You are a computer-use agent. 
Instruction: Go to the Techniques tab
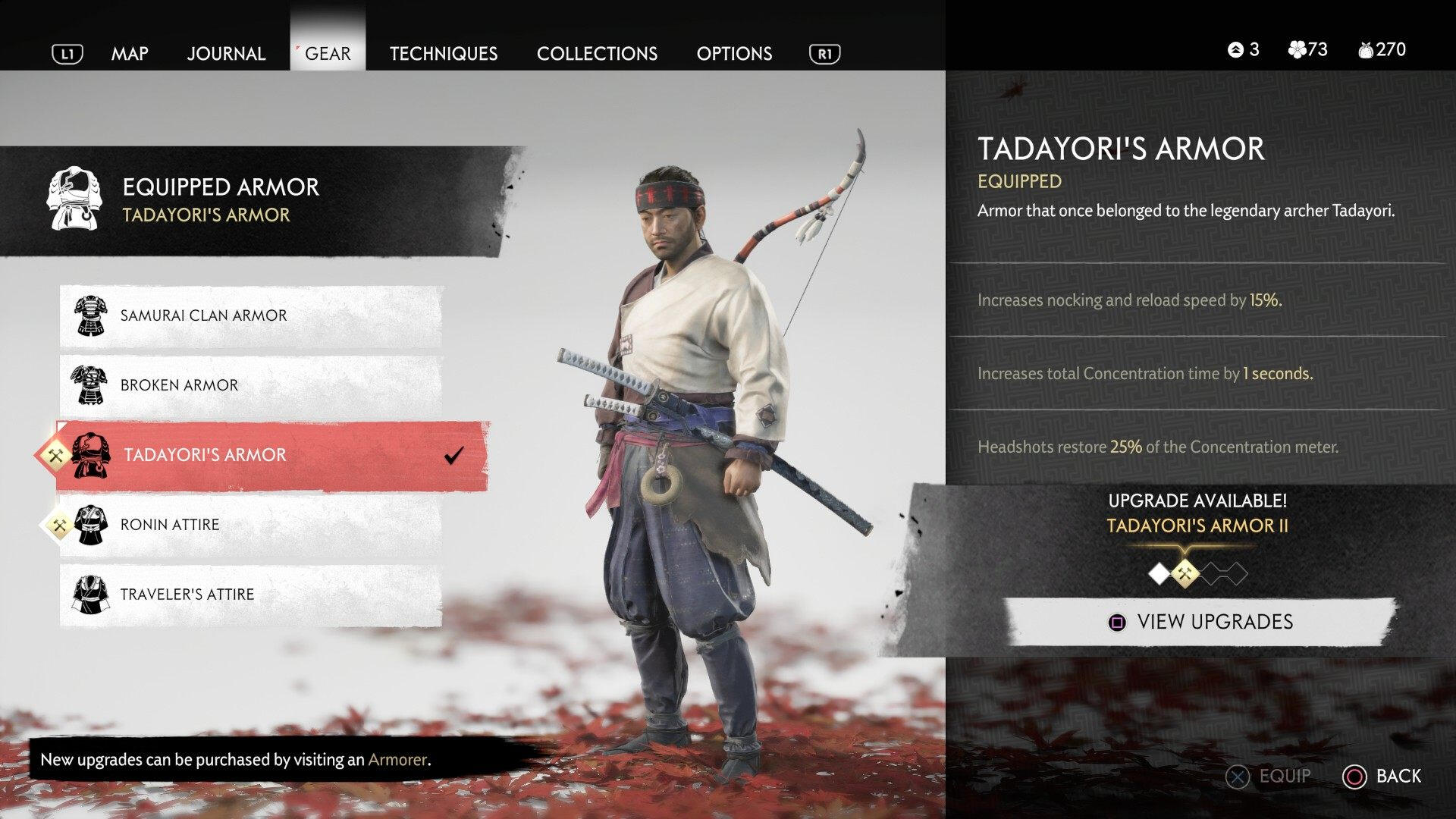tap(444, 53)
